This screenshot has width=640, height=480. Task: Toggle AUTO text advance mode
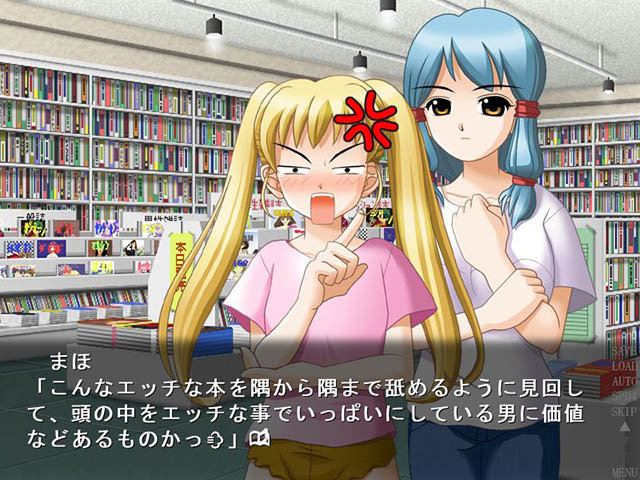click(x=622, y=381)
